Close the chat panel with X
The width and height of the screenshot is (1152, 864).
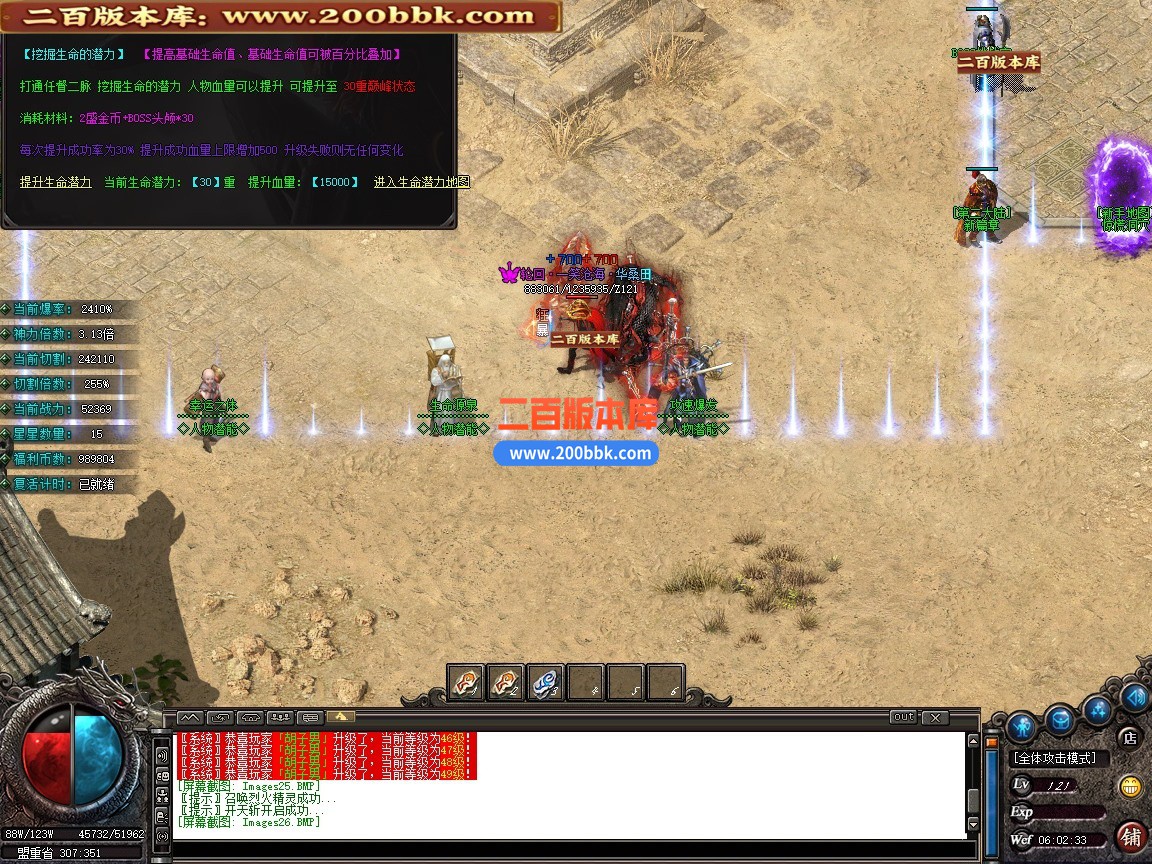coord(935,717)
